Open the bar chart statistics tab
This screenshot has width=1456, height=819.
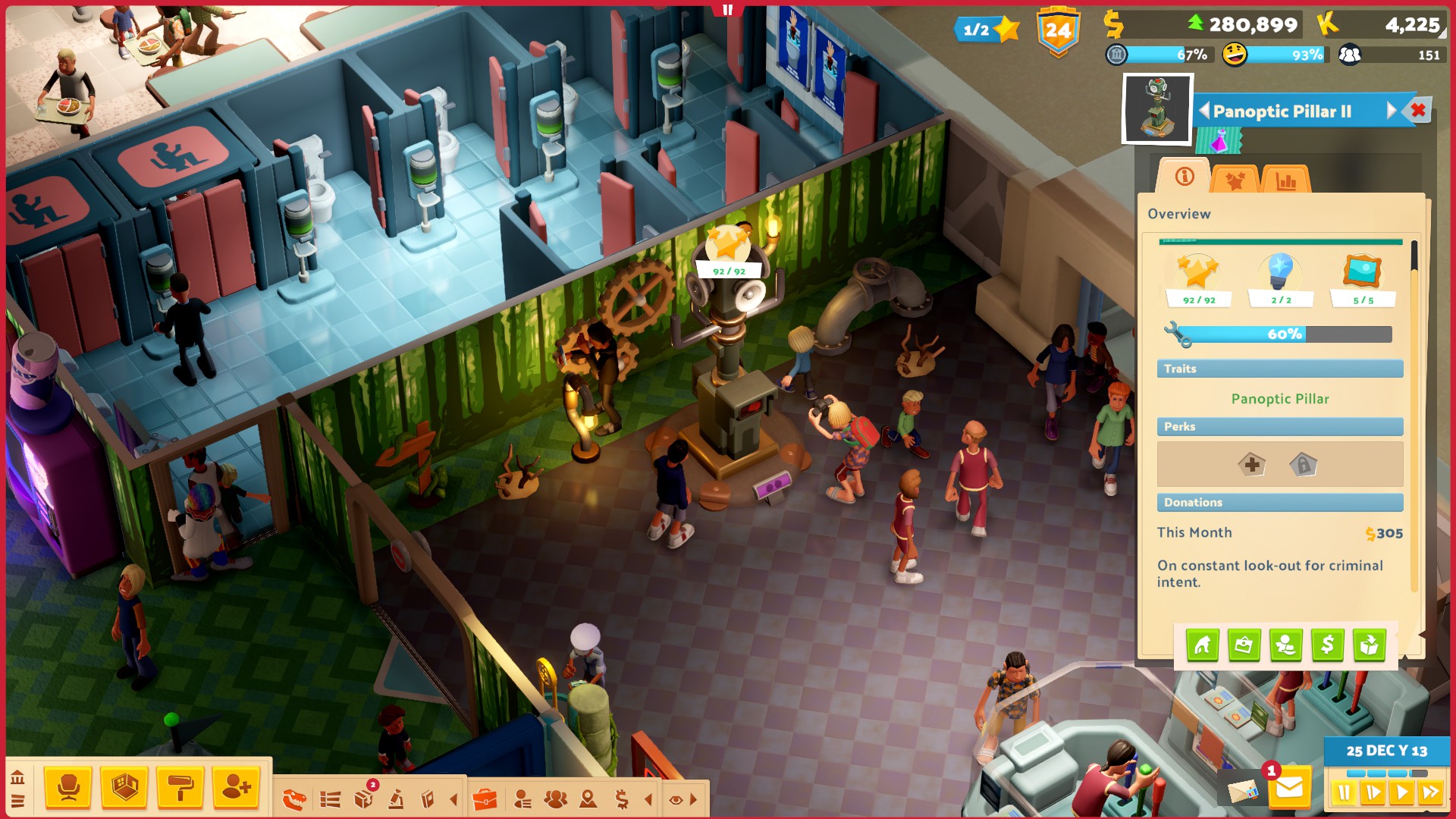click(1286, 180)
